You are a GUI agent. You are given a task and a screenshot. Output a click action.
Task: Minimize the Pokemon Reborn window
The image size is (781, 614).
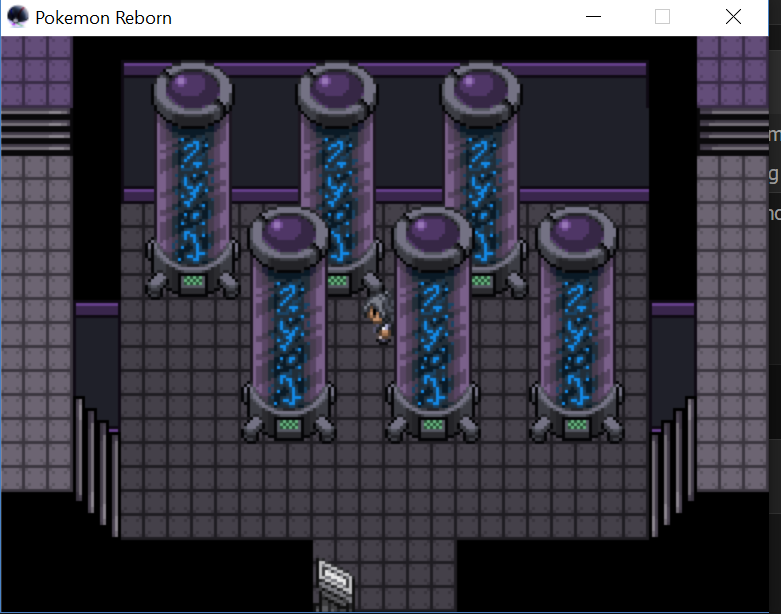tap(593, 17)
